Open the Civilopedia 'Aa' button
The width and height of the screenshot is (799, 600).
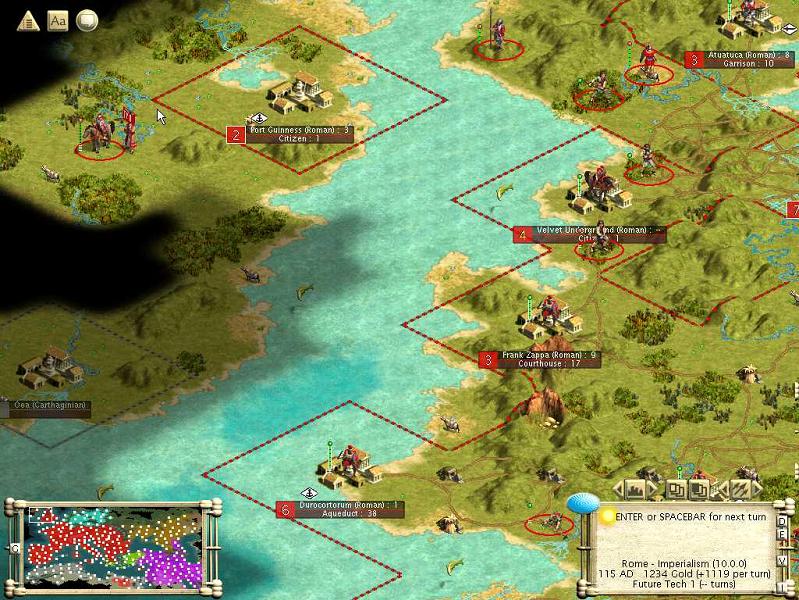tap(57, 19)
